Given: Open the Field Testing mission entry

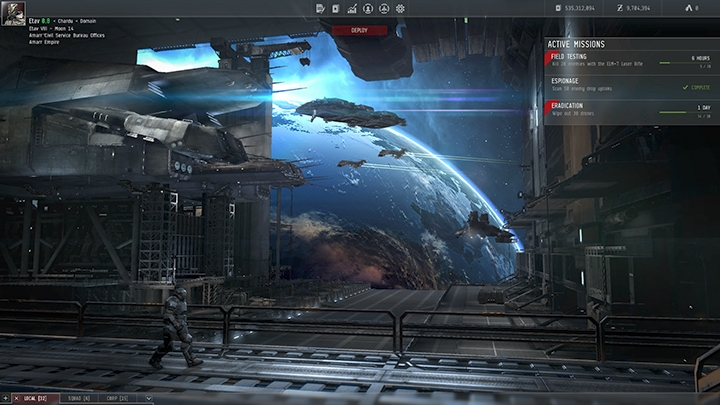Looking at the screenshot, I should [630, 62].
